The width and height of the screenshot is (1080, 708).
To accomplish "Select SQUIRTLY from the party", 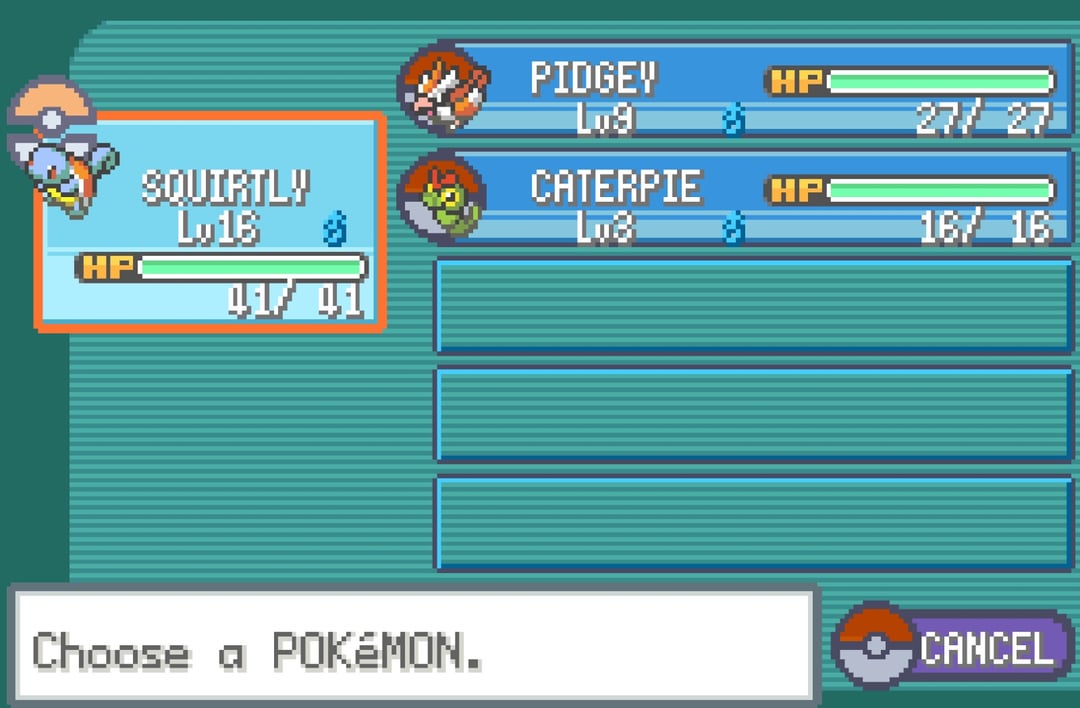I will pos(210,222).
